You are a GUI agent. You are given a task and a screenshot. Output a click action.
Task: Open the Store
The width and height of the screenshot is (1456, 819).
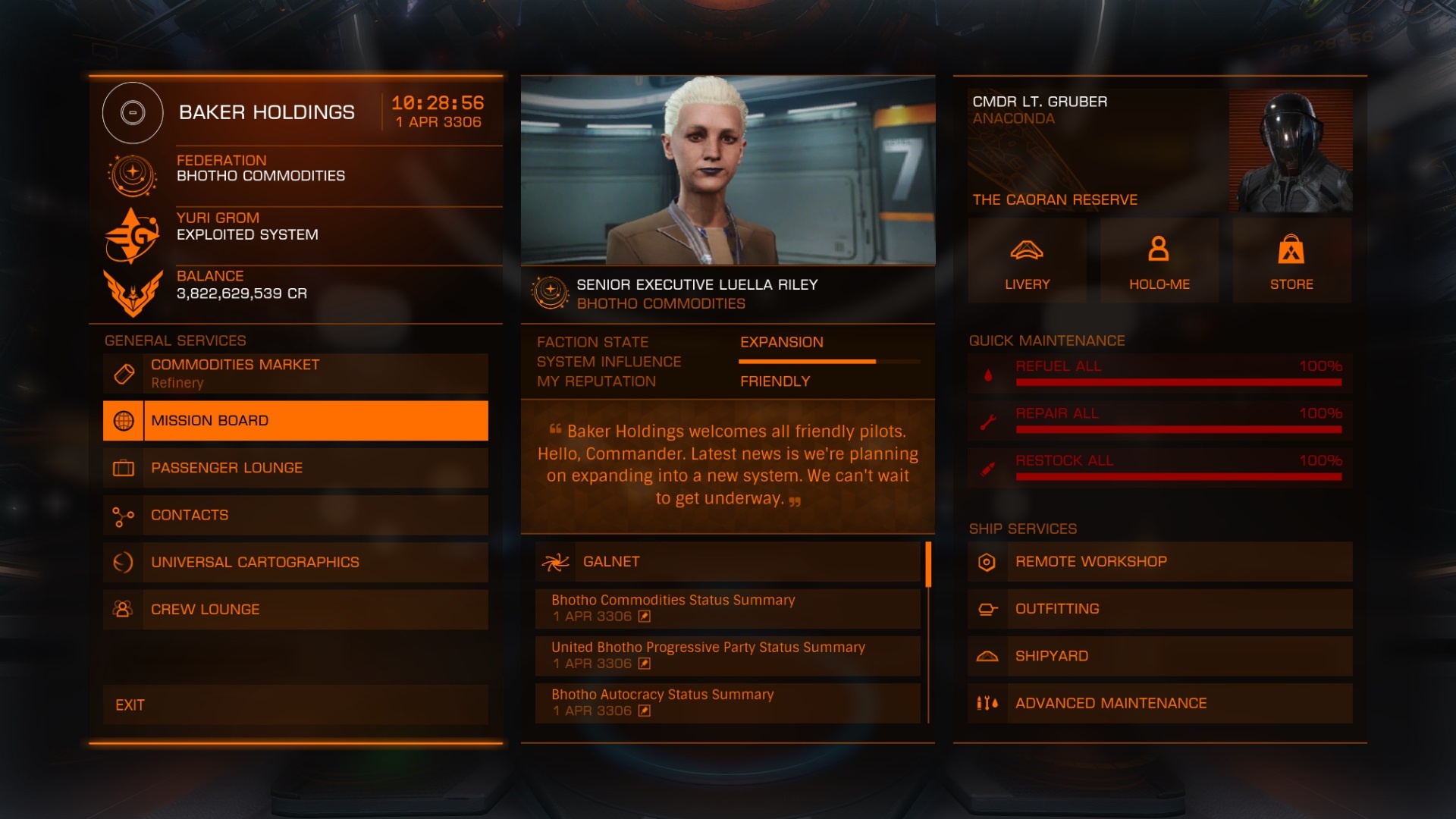click(1291, 262)
